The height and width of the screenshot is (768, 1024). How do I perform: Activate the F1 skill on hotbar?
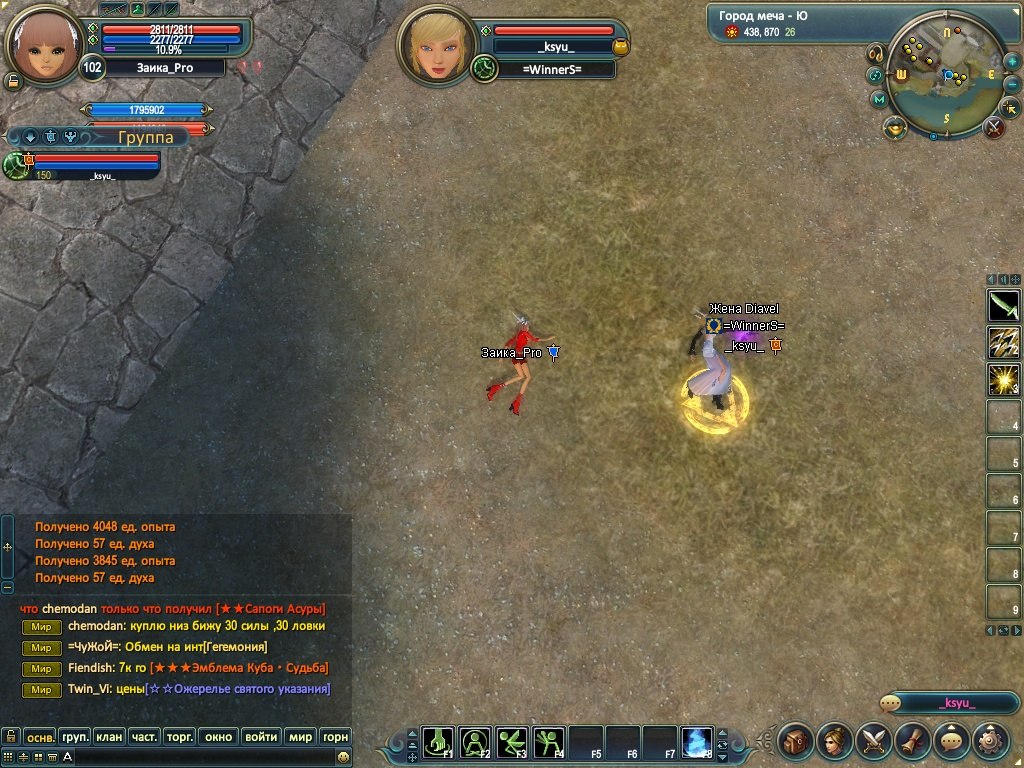pos(439,741)
